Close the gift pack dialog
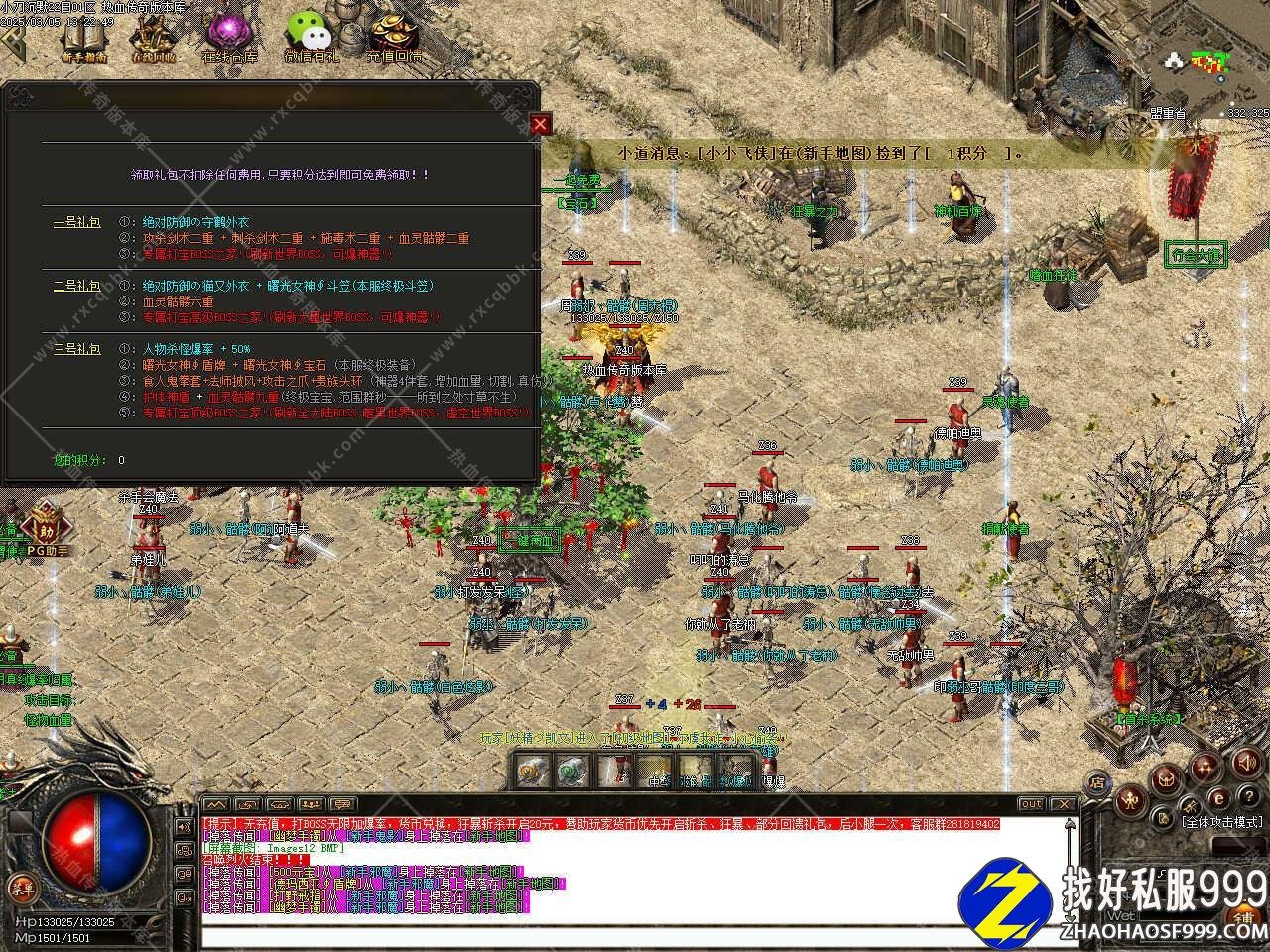Viewport: 1270px width, 952px height. point(540,124)
